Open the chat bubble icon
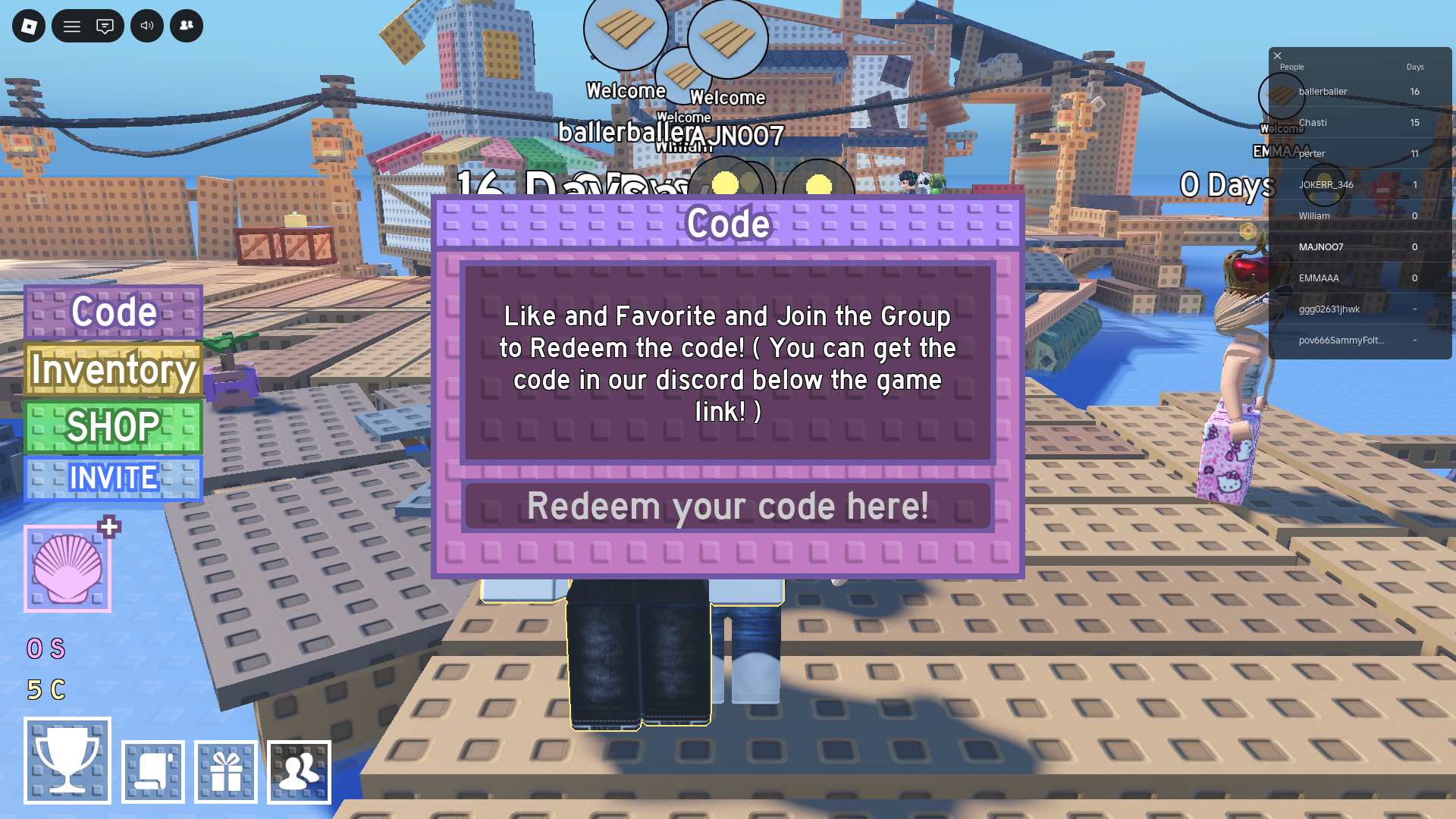This screenshot has width=1456, height=819. [x=106, y=25]
